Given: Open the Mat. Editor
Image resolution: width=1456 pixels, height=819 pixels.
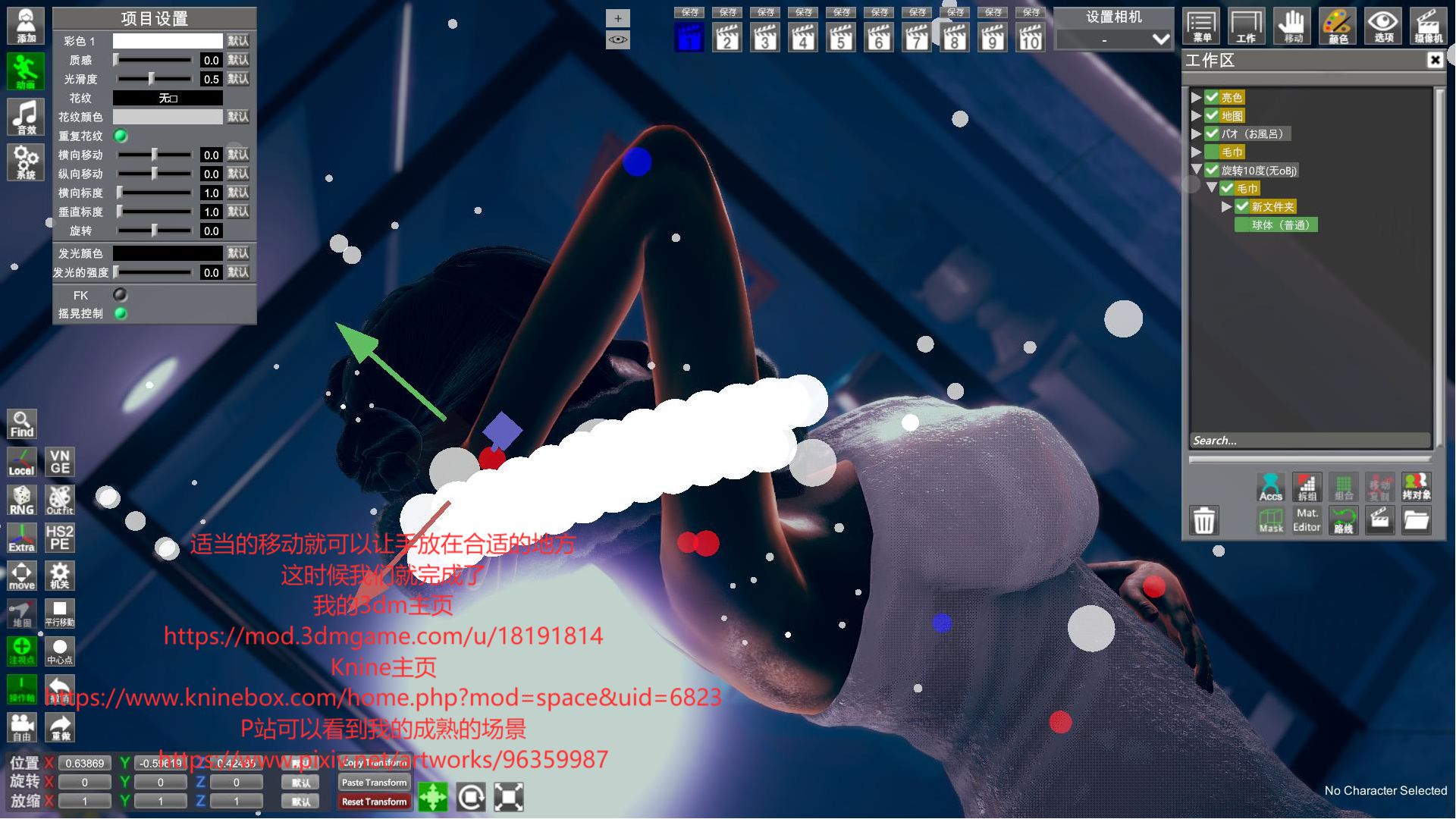Looking at the screenshot, I should pos(1307,520).
